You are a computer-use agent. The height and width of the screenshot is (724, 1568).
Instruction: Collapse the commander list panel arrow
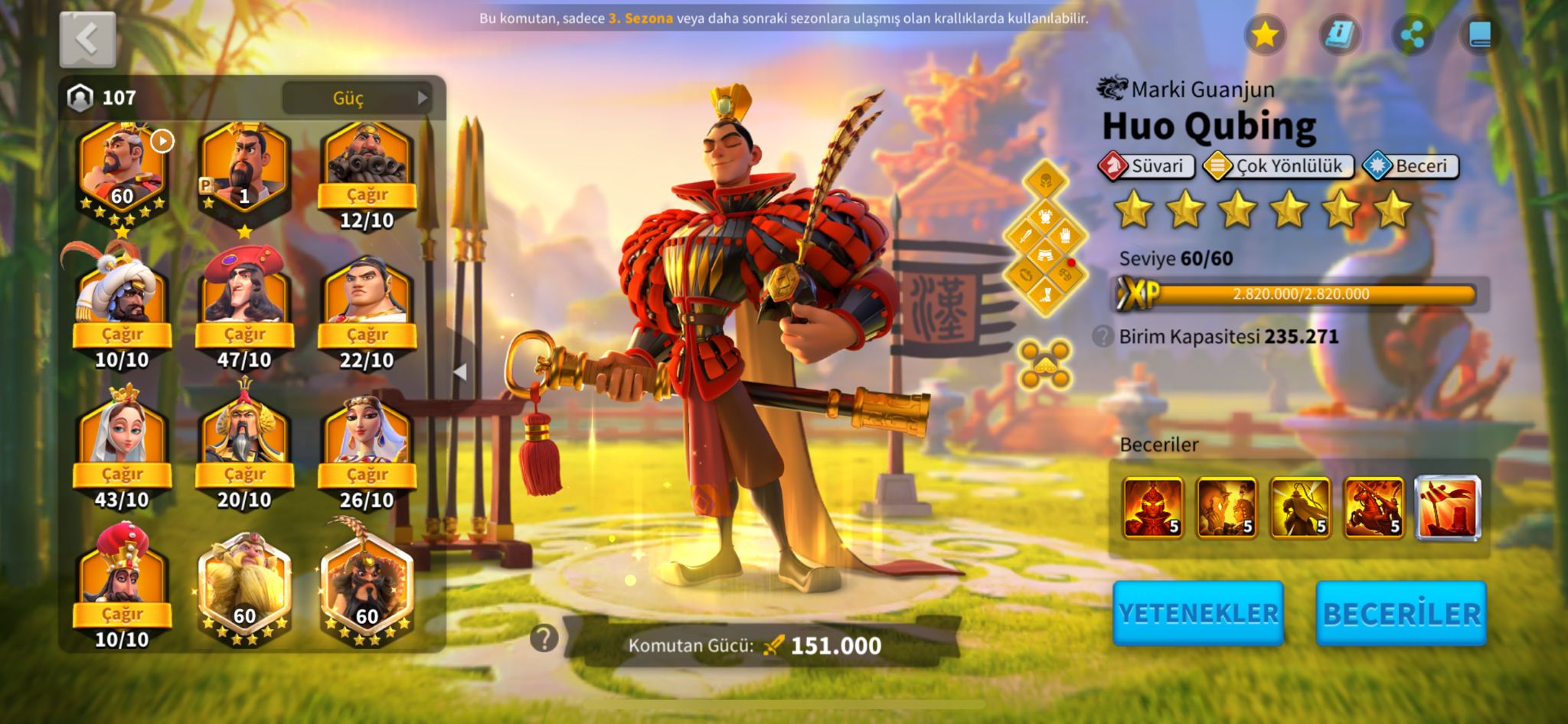click(460, 372)
